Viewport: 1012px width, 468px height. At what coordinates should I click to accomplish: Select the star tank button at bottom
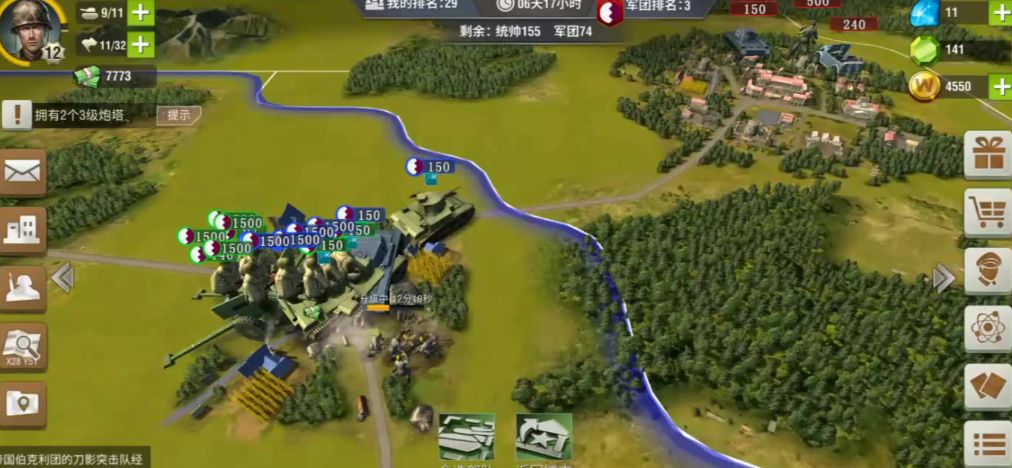click(x=543, y=437)
